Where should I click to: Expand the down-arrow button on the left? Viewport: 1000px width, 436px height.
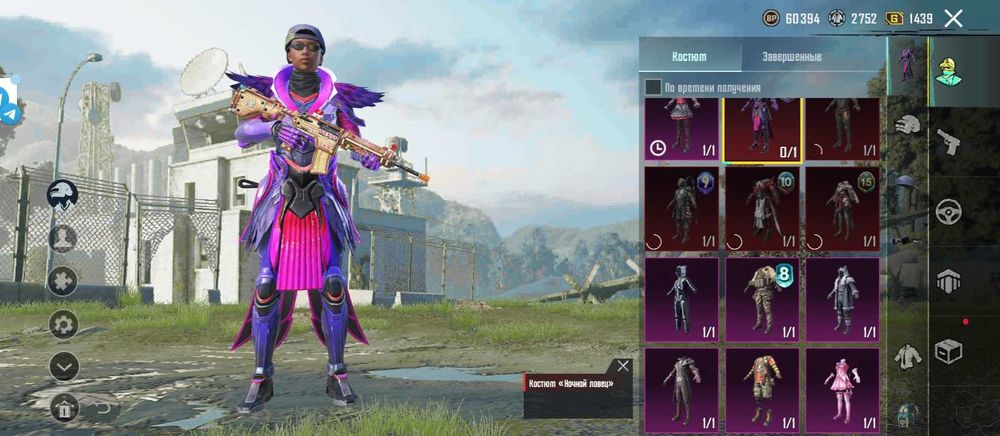point(63,367)
